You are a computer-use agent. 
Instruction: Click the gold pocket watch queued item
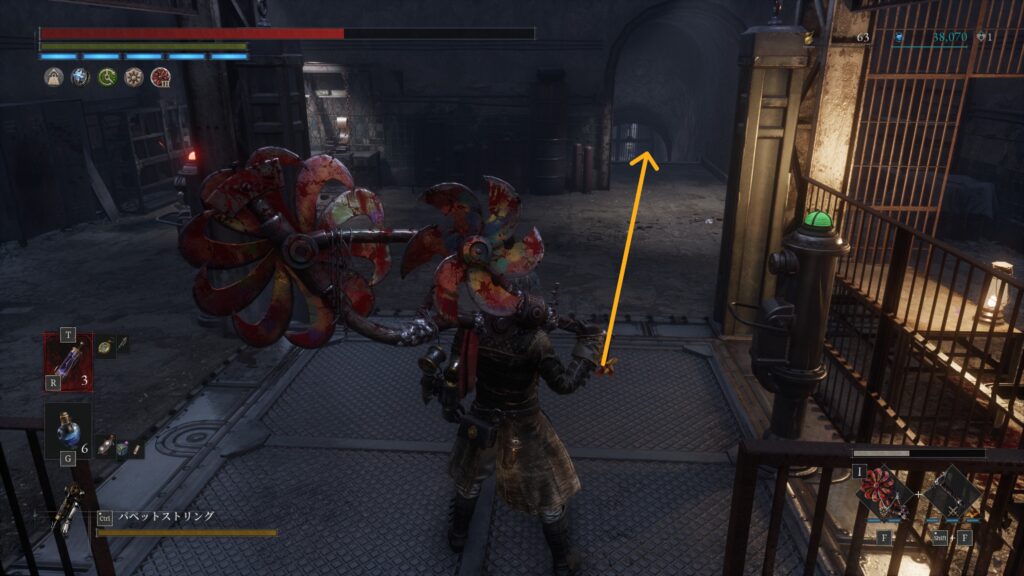tap(106, 345)
